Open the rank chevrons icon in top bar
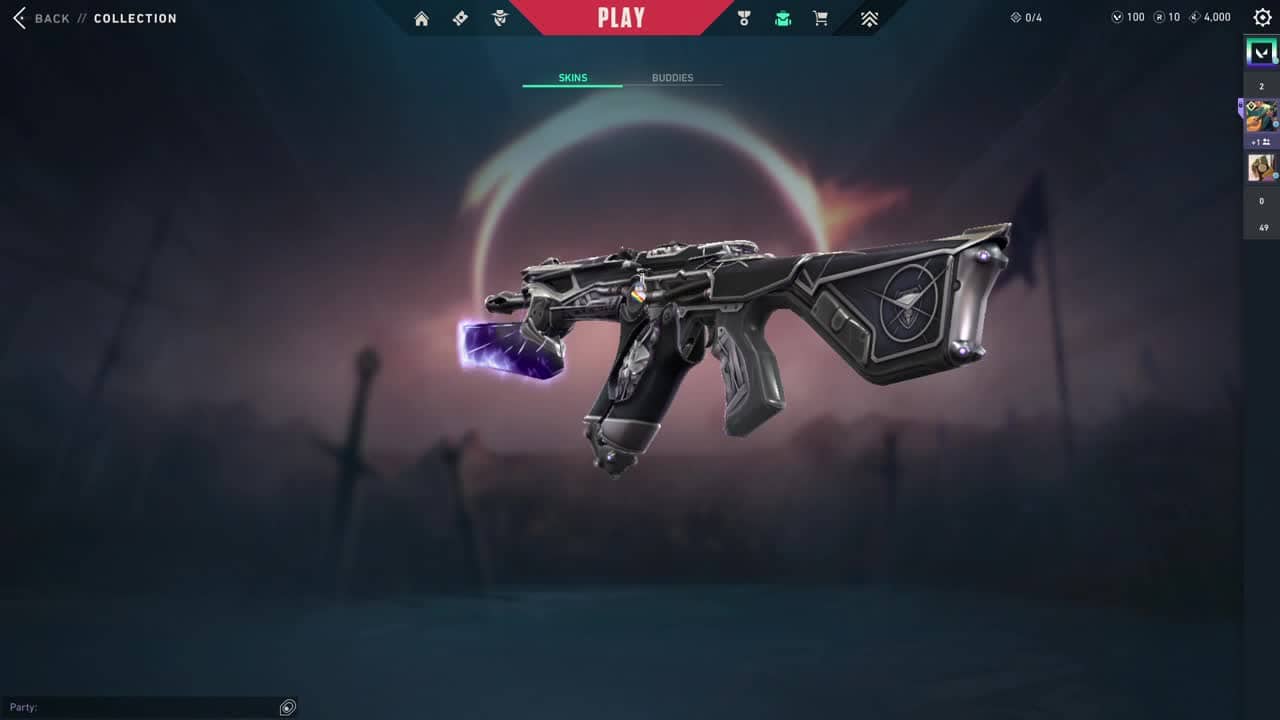The image size is (1280, 720). tap(869, 18)
